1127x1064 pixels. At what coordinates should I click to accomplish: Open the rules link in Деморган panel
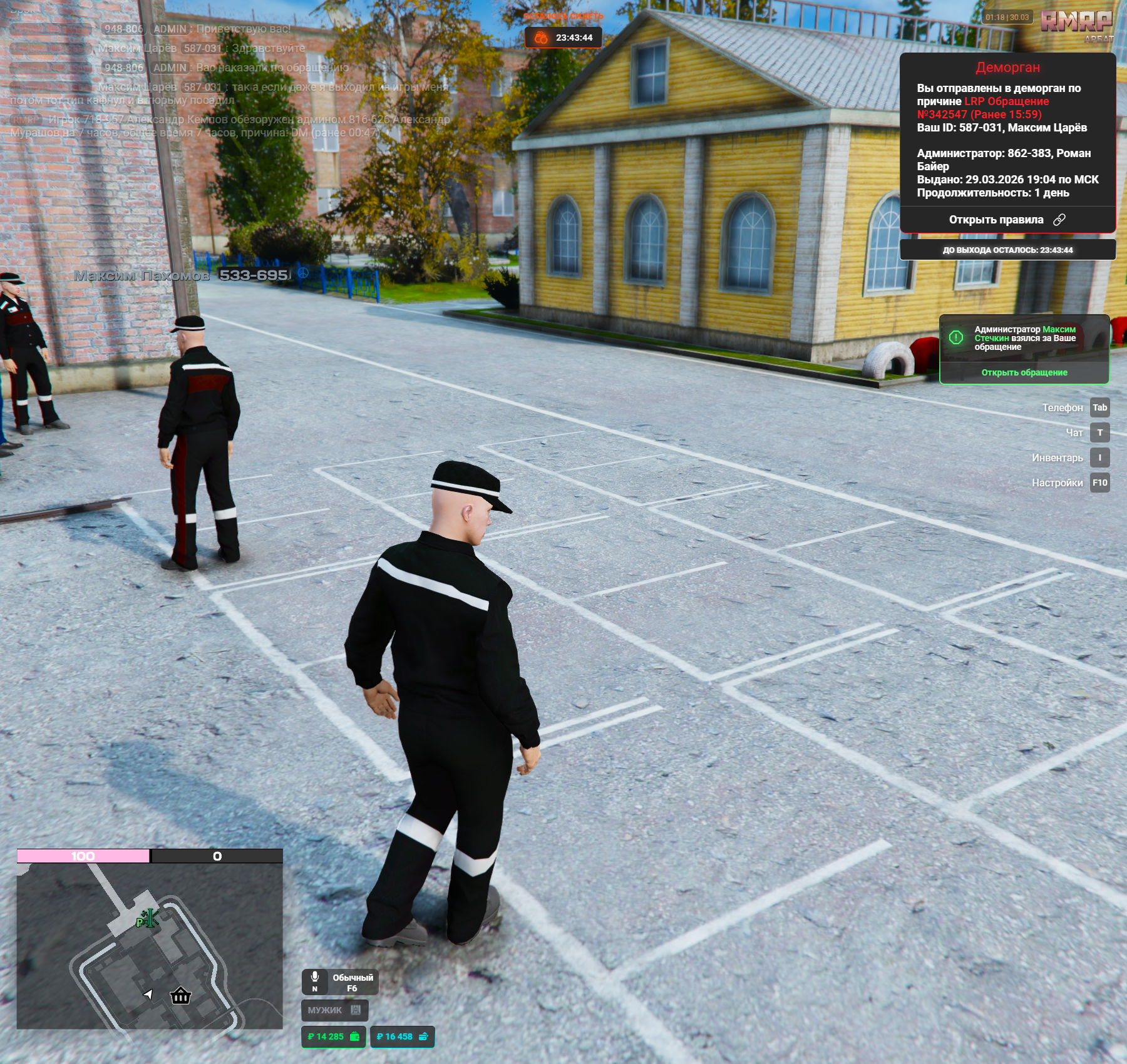[1007, 220]
